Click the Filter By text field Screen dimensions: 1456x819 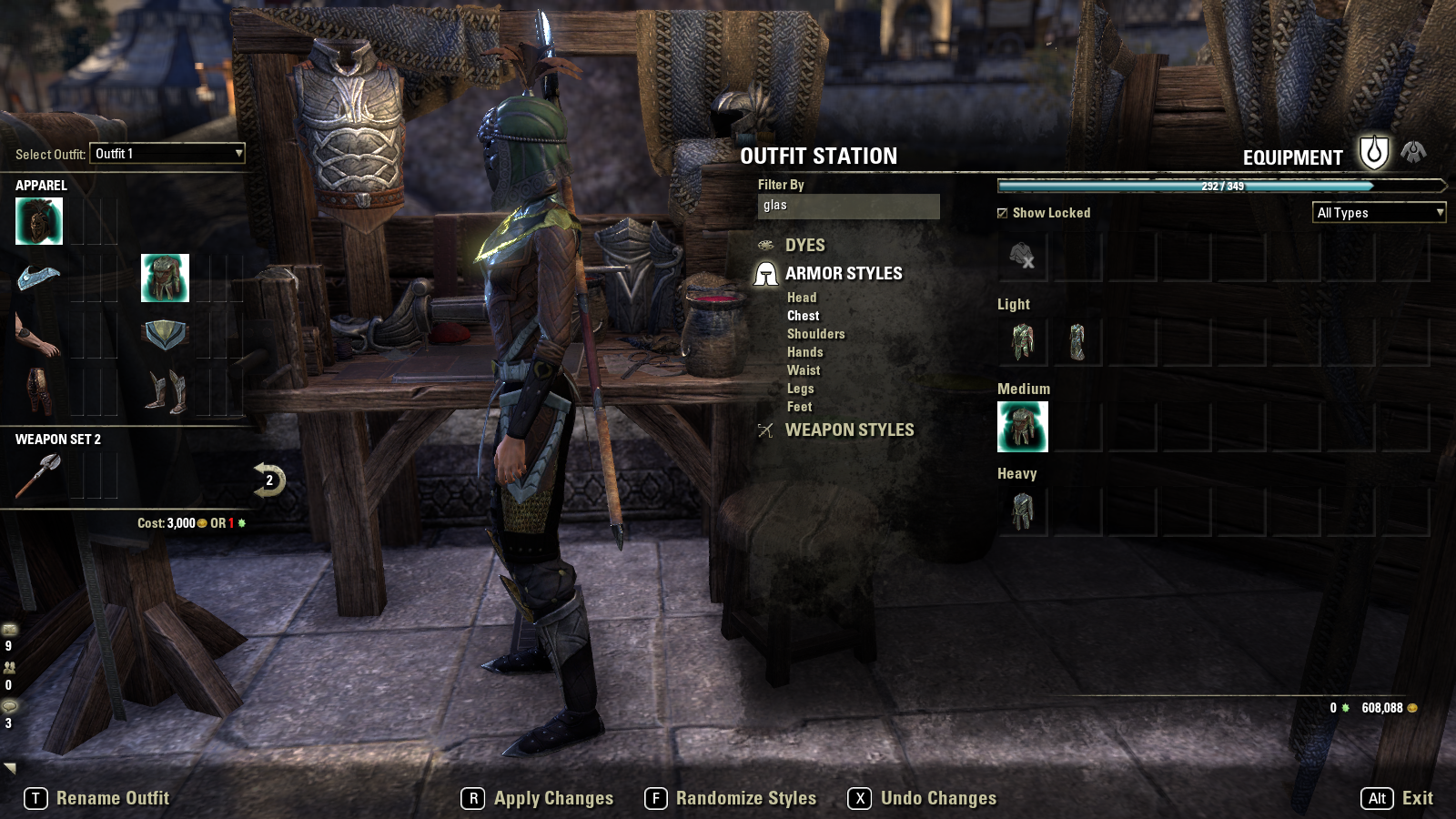[x=848, y=206]
